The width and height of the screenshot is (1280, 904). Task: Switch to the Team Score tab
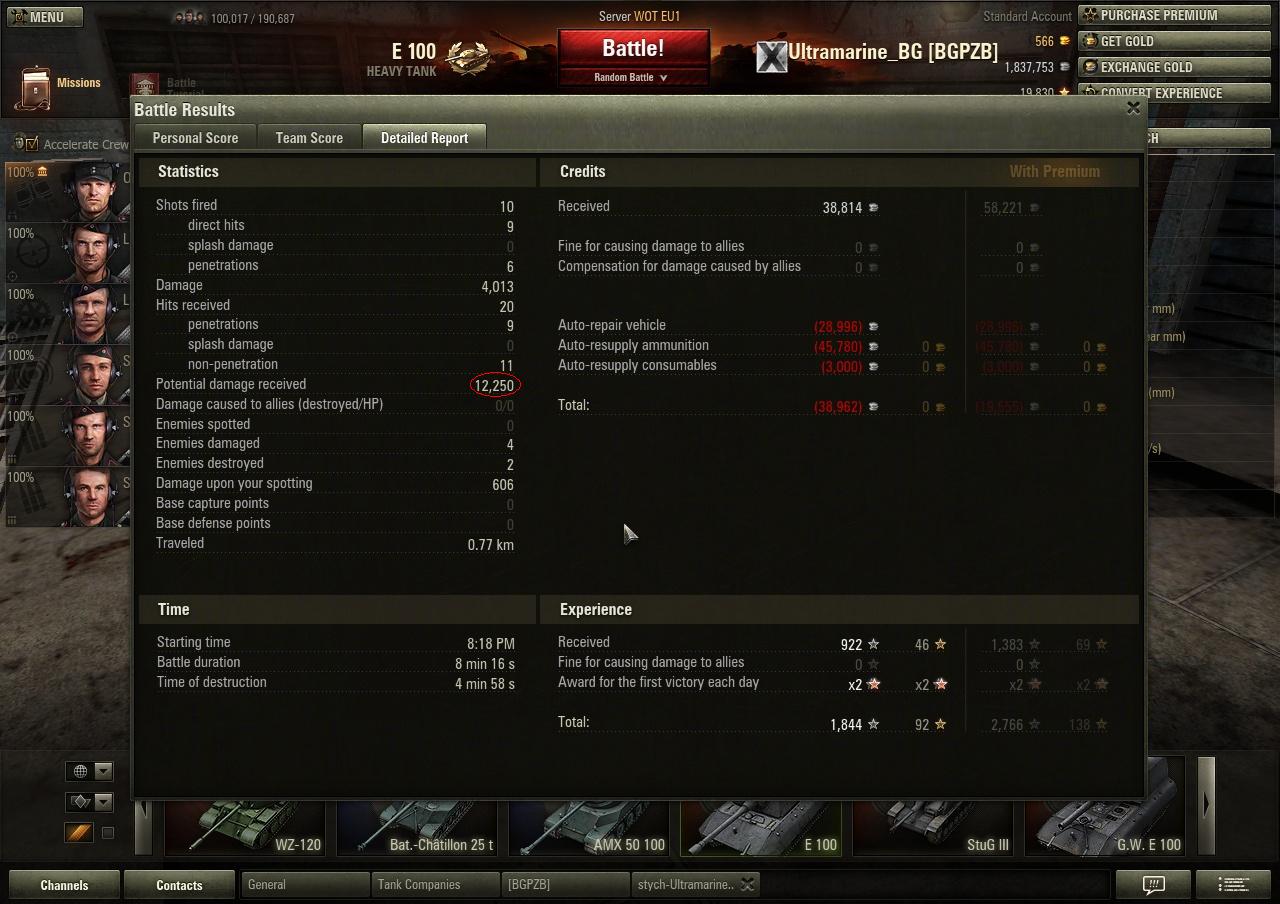[309, 138]
